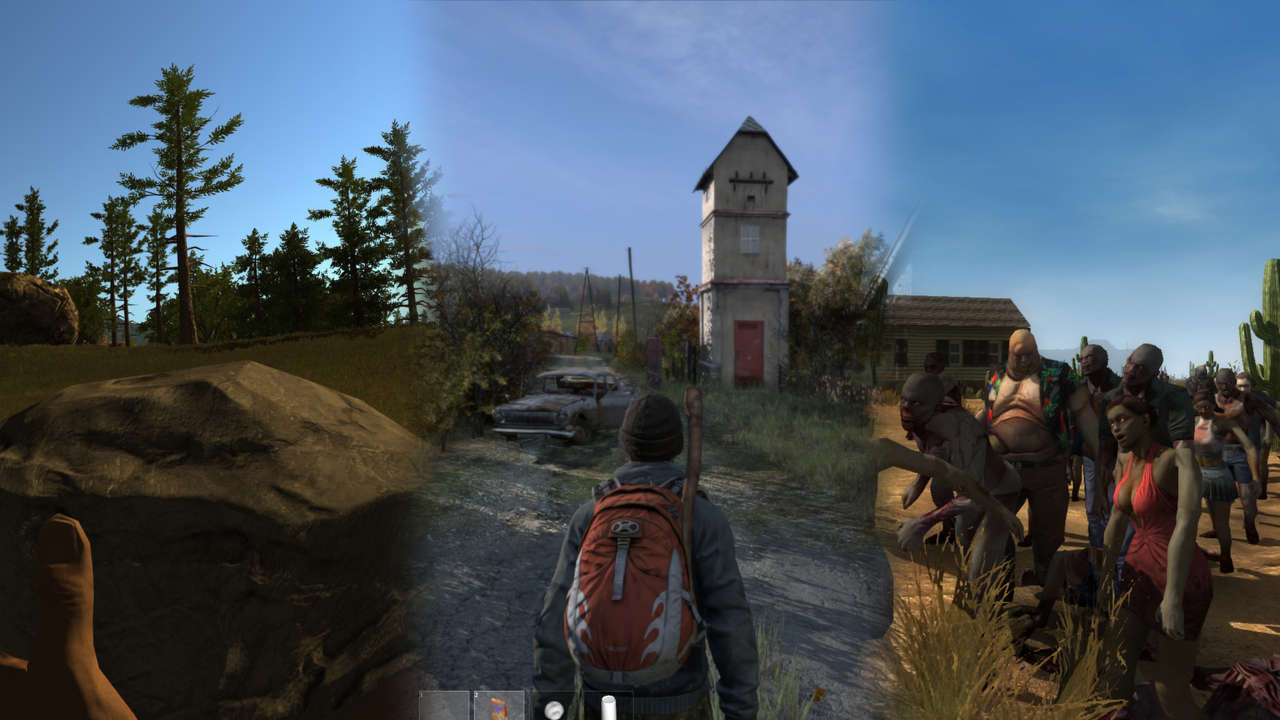1280x720 pixels.
Task: Select the white cylinder item hotbar slot
Action: (607, 707)
